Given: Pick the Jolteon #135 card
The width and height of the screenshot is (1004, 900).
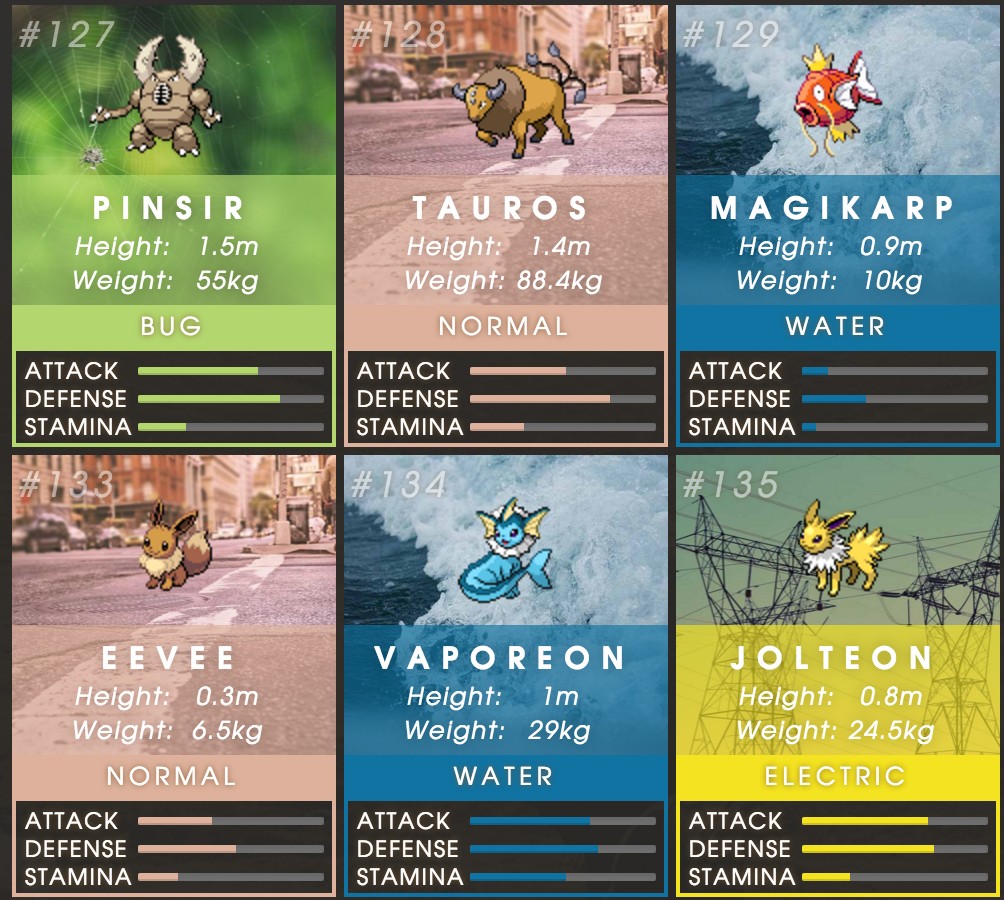Looking at the screenshot, I should pos(836,675).
